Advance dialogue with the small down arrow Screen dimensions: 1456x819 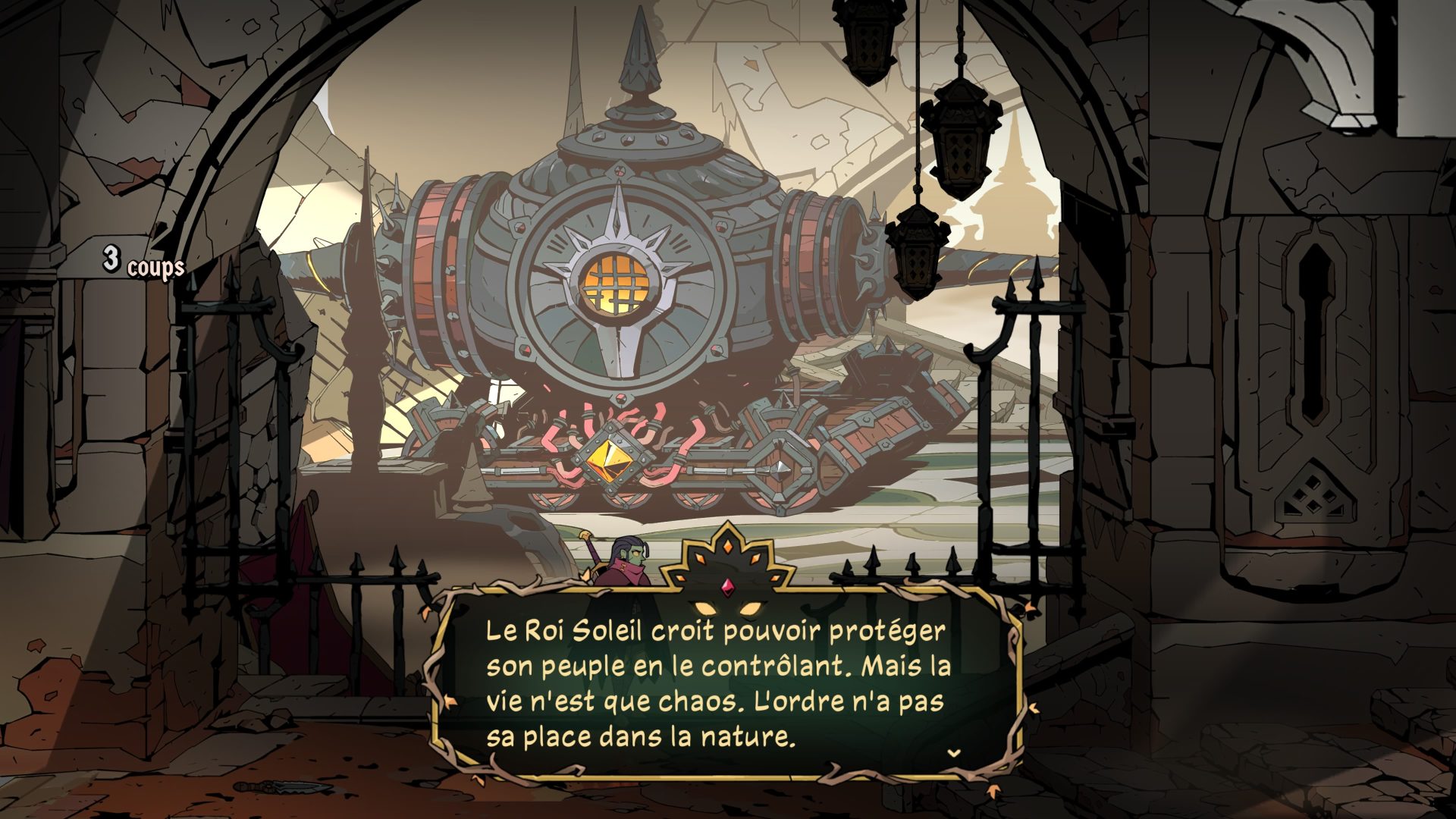[955, 753]
